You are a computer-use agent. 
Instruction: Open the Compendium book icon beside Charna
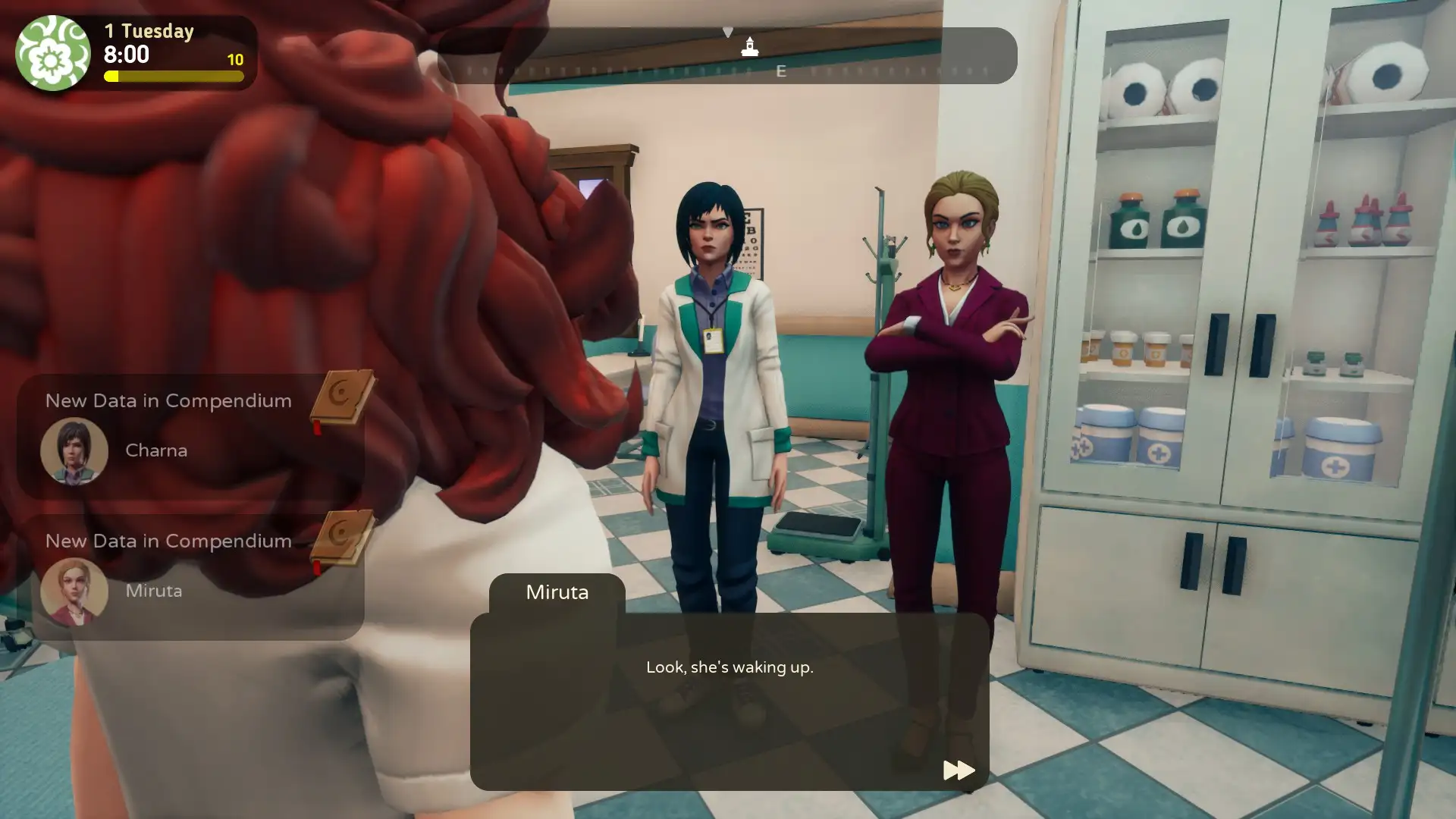[x=342, y=398]
